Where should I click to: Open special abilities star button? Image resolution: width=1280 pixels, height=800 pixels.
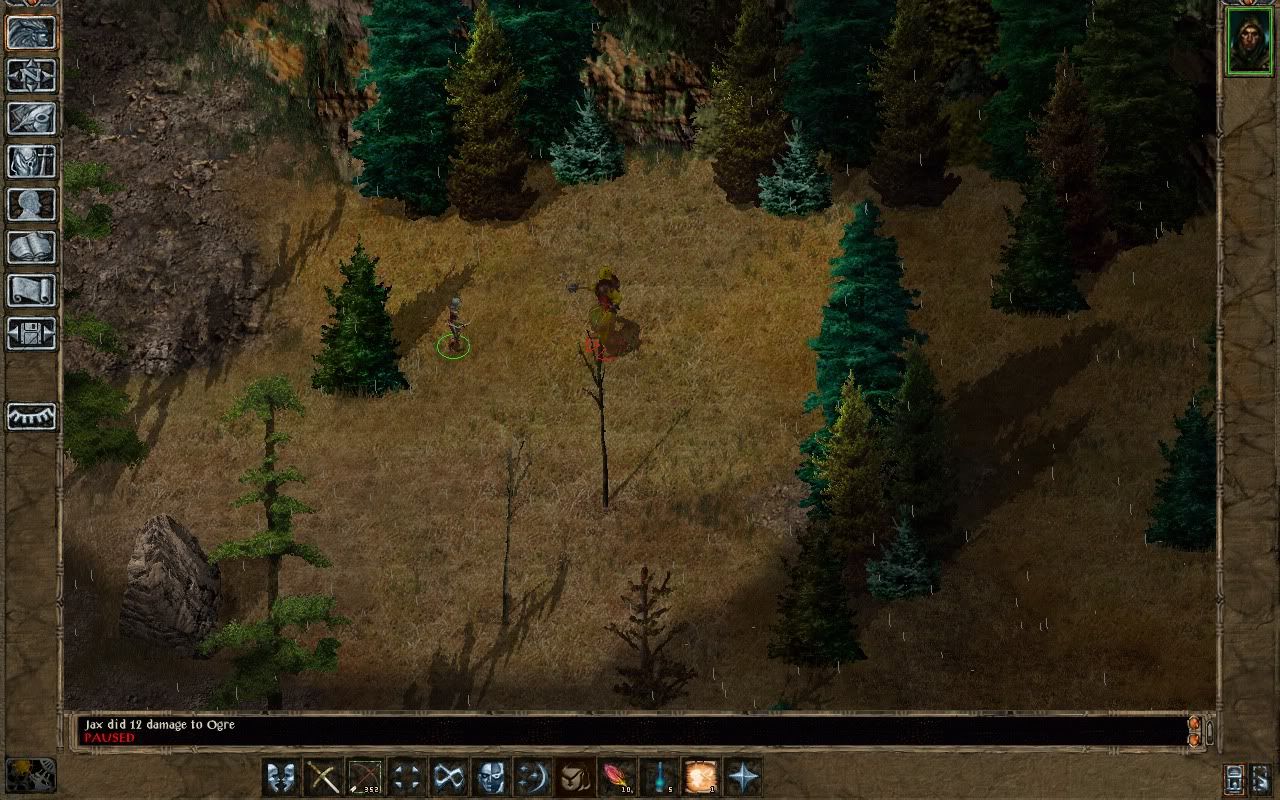pos(743,777)
